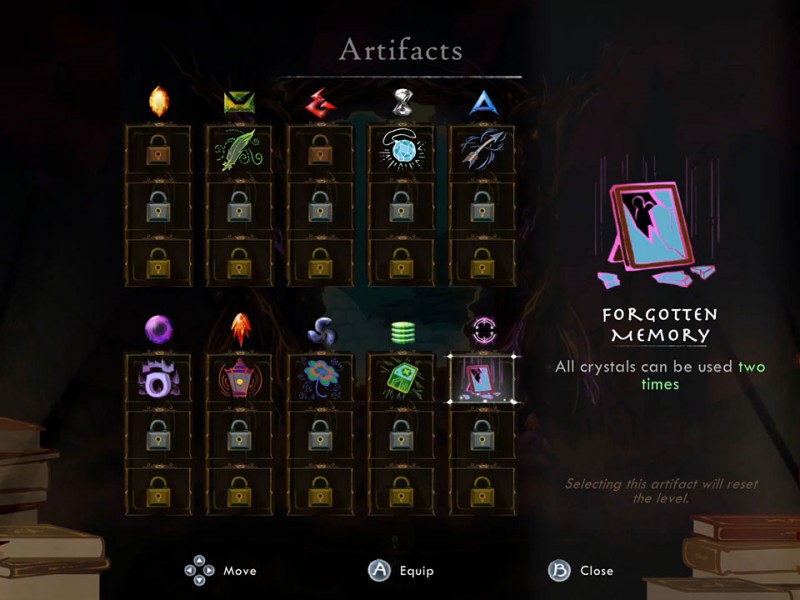Choose the multicolored flower artifact
This screenshot has height=600, width=800.
[x=320, y=379]
